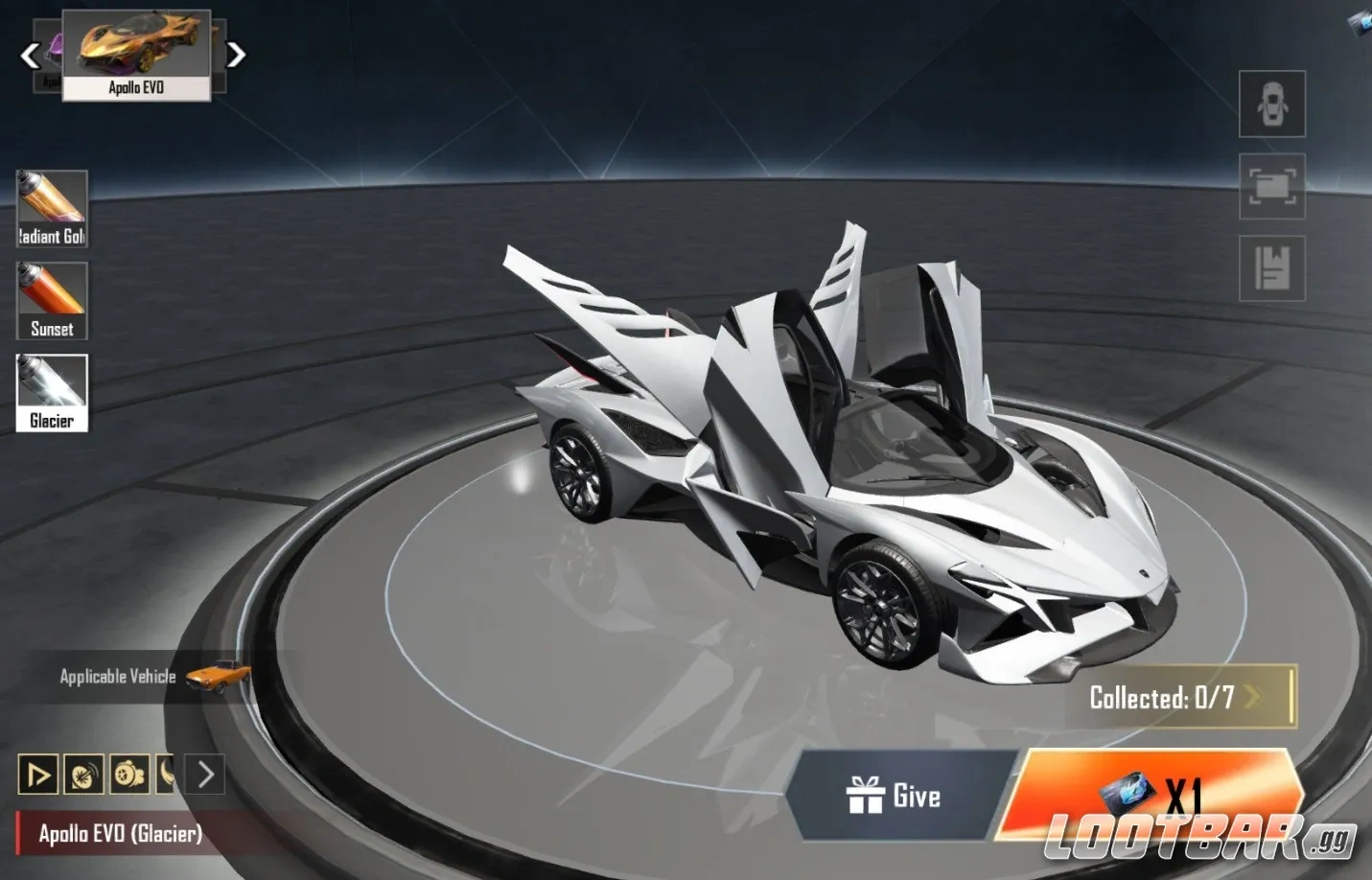Use the orange X1 voucher button
Screen dimensions: 1372x880
(x=1151, y=794)
